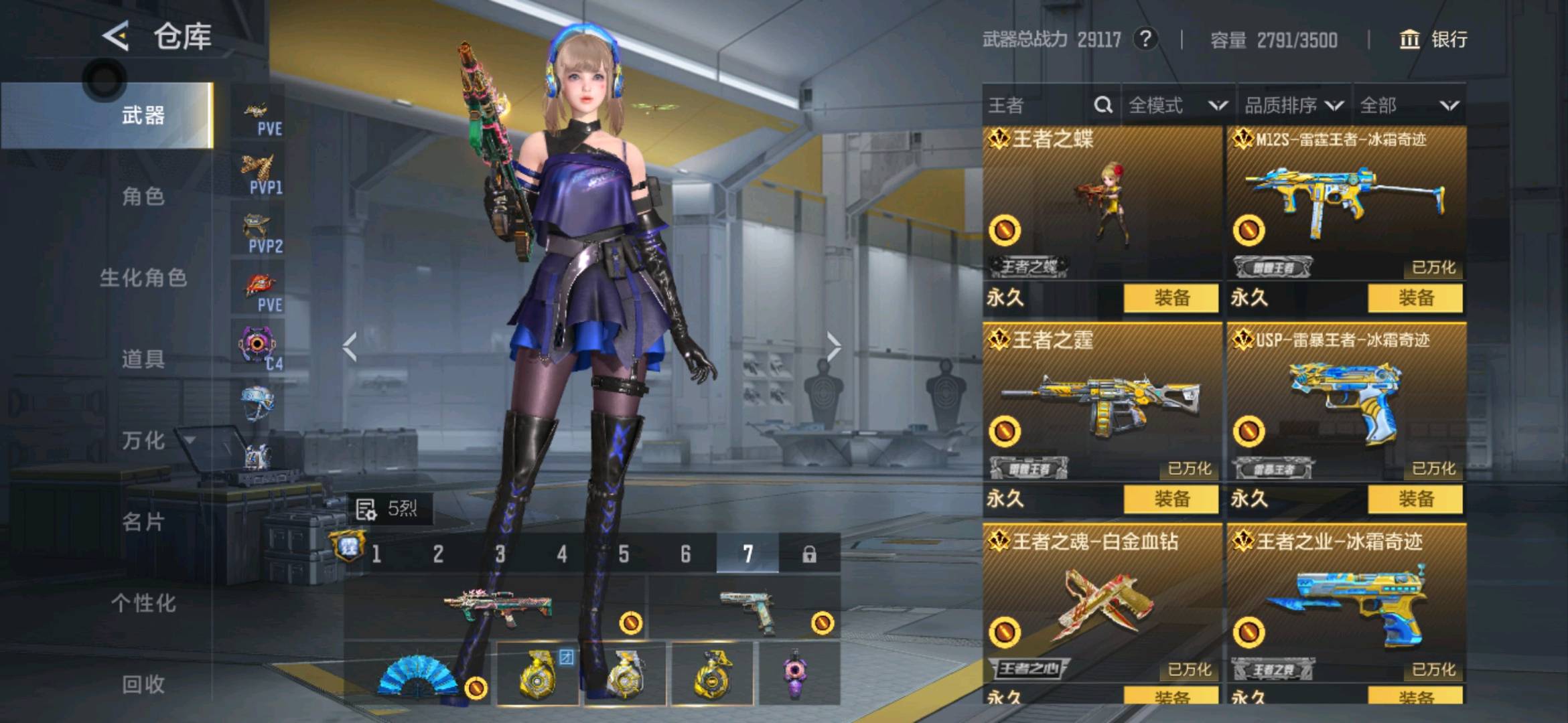Equip the 王者之霆 weapon
1568x723 pixels.
(x=1171, y=499)
